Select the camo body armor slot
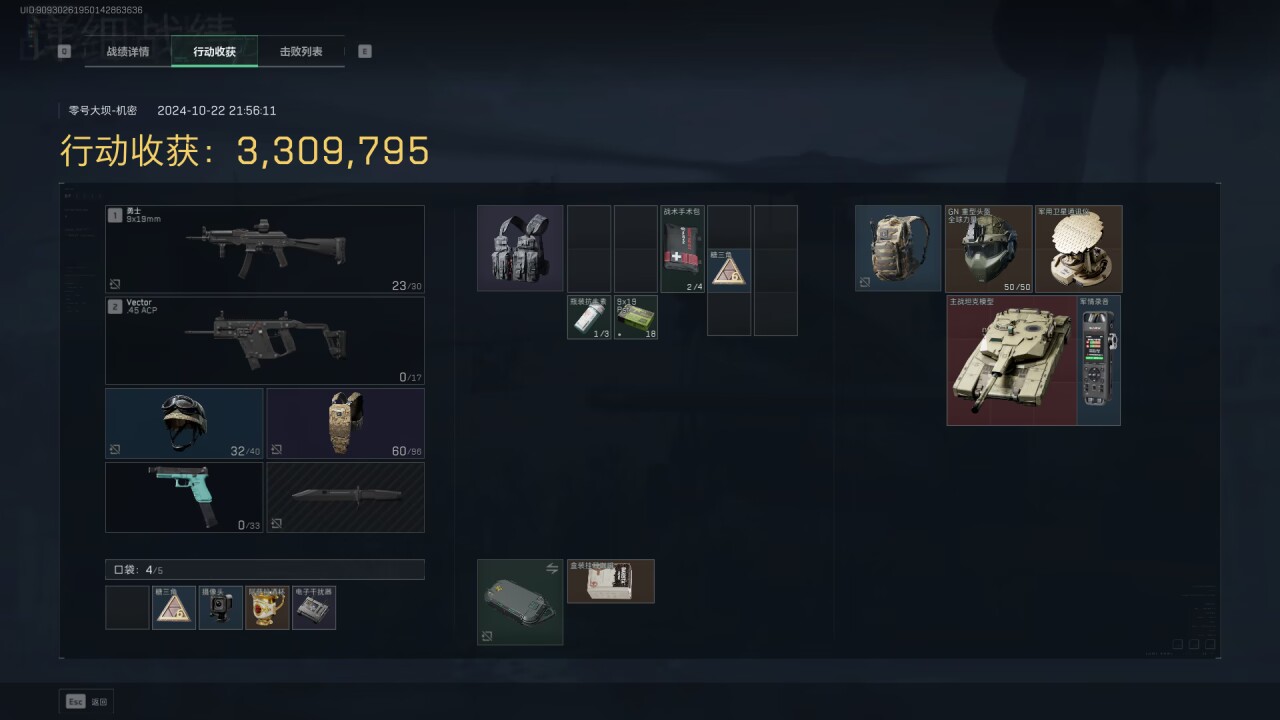1280x720 pixels. tap(345, 423)
